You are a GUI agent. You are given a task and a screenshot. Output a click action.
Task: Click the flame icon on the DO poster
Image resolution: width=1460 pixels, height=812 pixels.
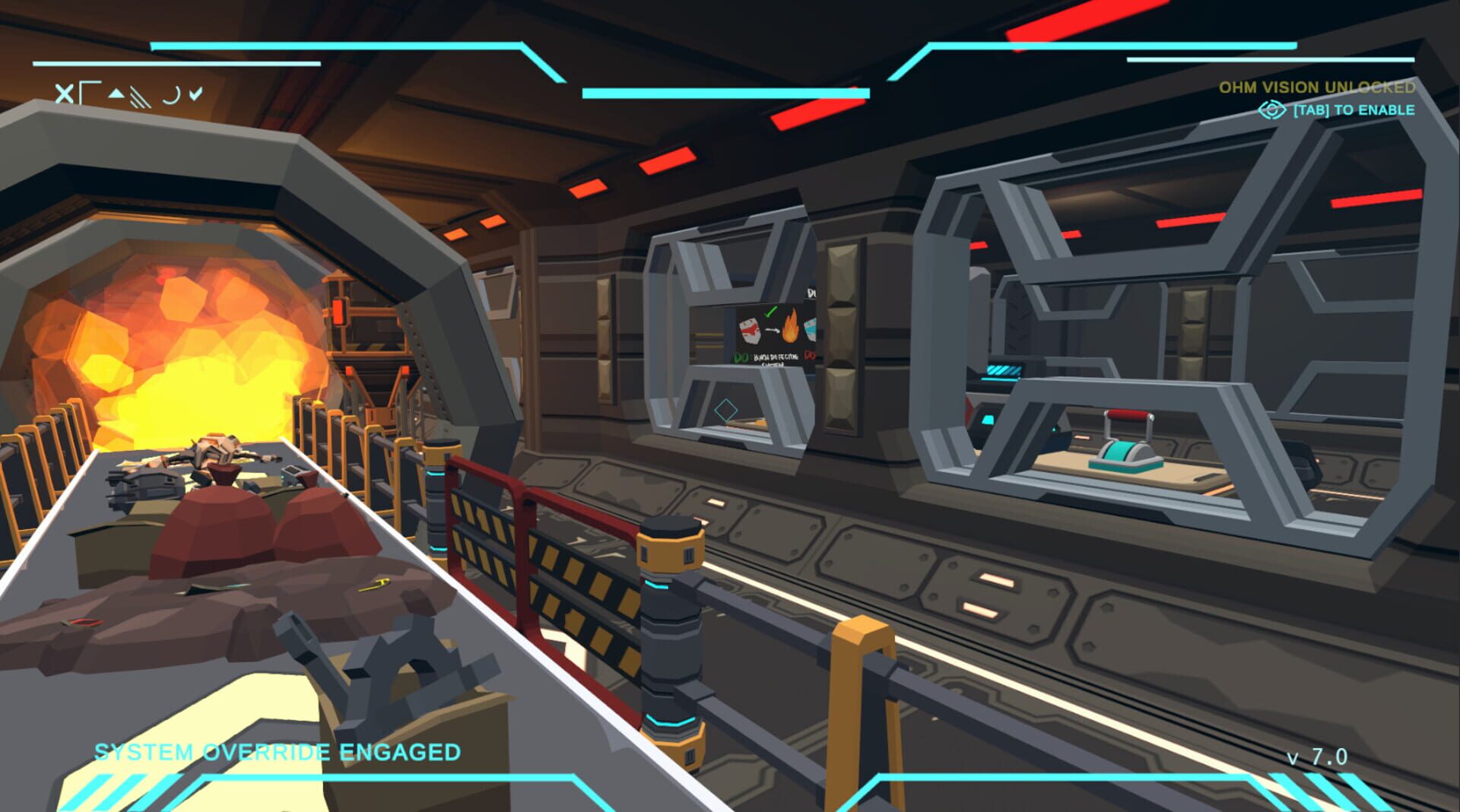click(790, 329)
